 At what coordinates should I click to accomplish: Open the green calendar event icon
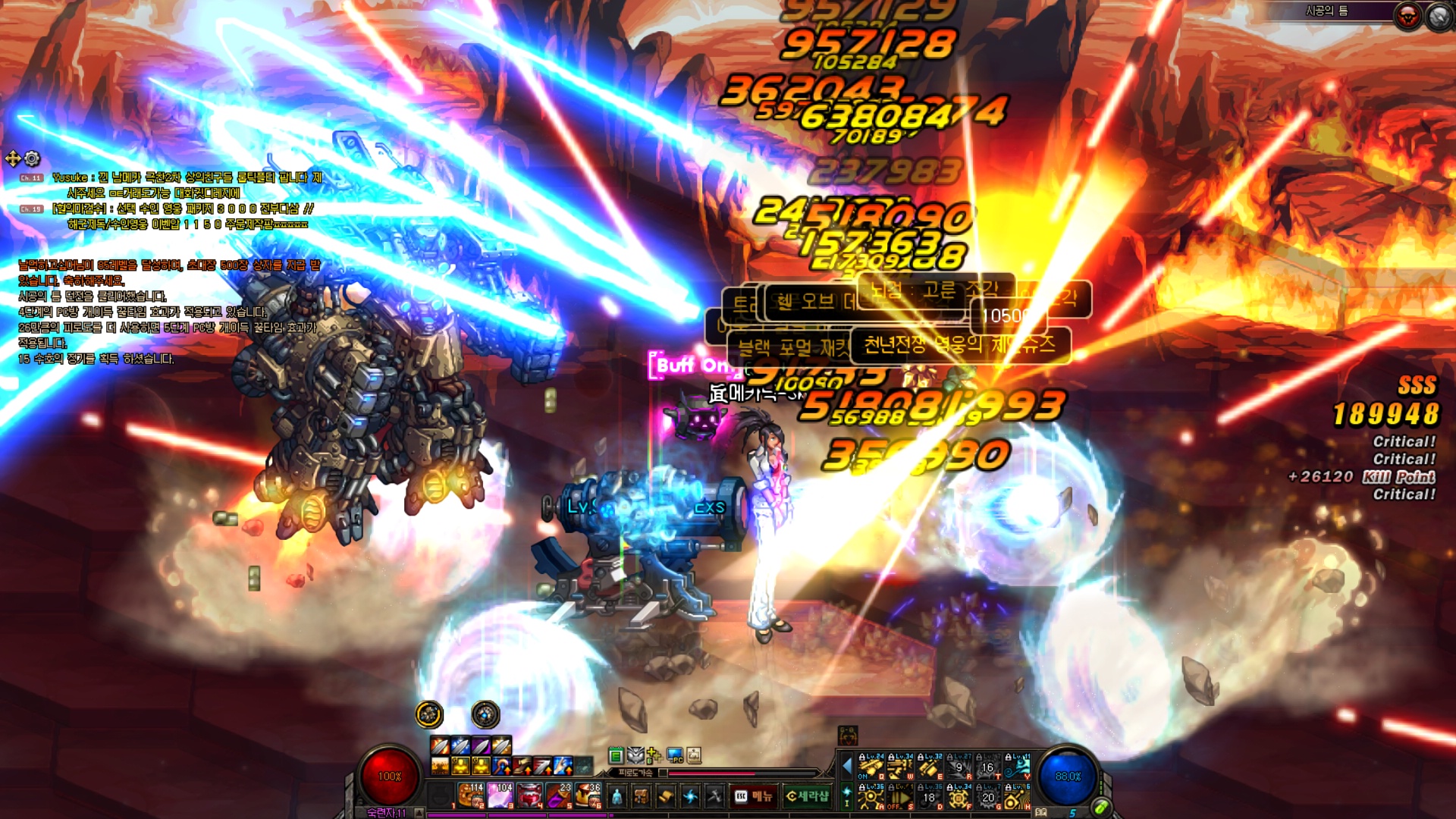point(616,755)
